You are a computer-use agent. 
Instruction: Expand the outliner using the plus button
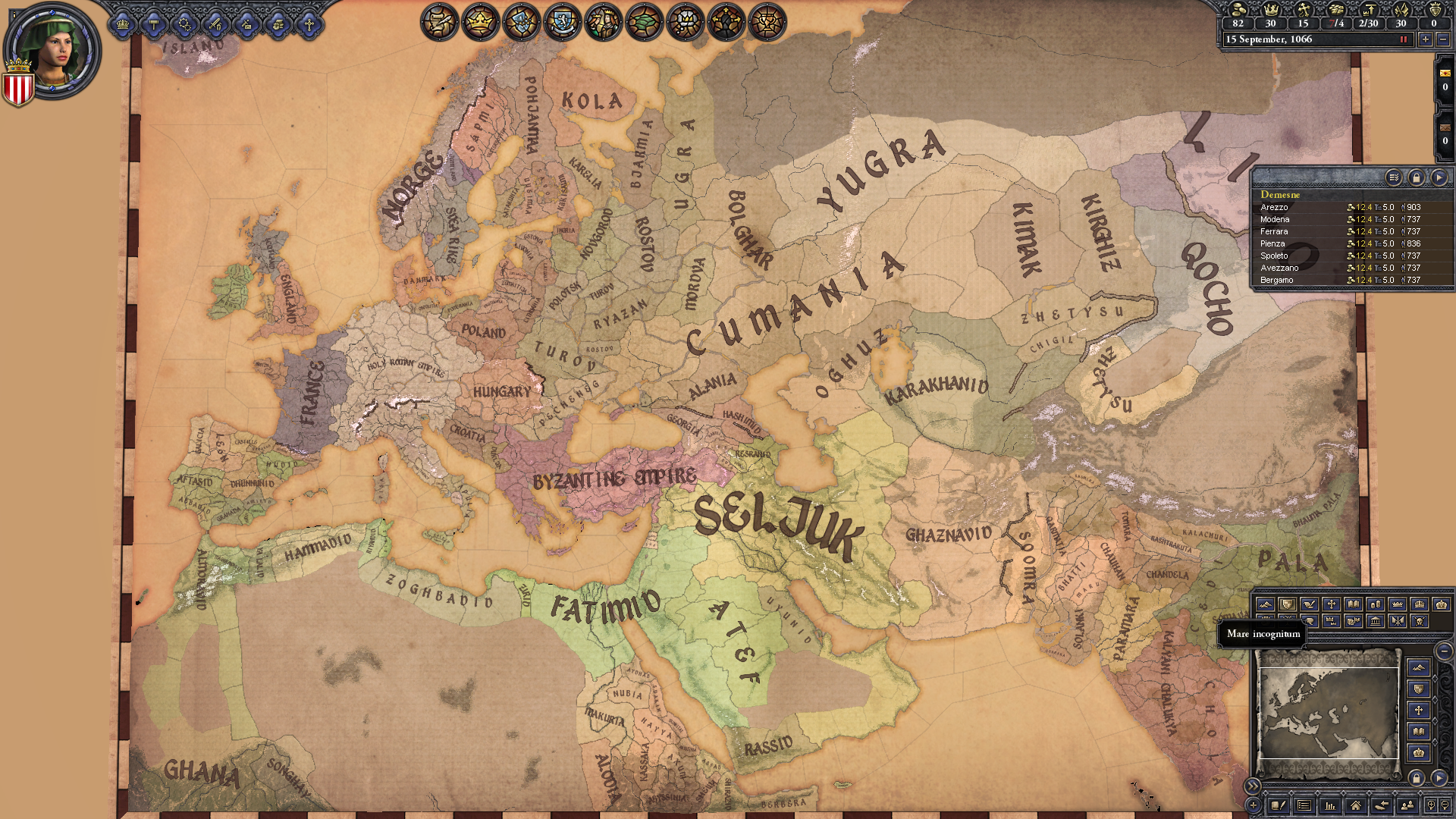[1253, 805]
